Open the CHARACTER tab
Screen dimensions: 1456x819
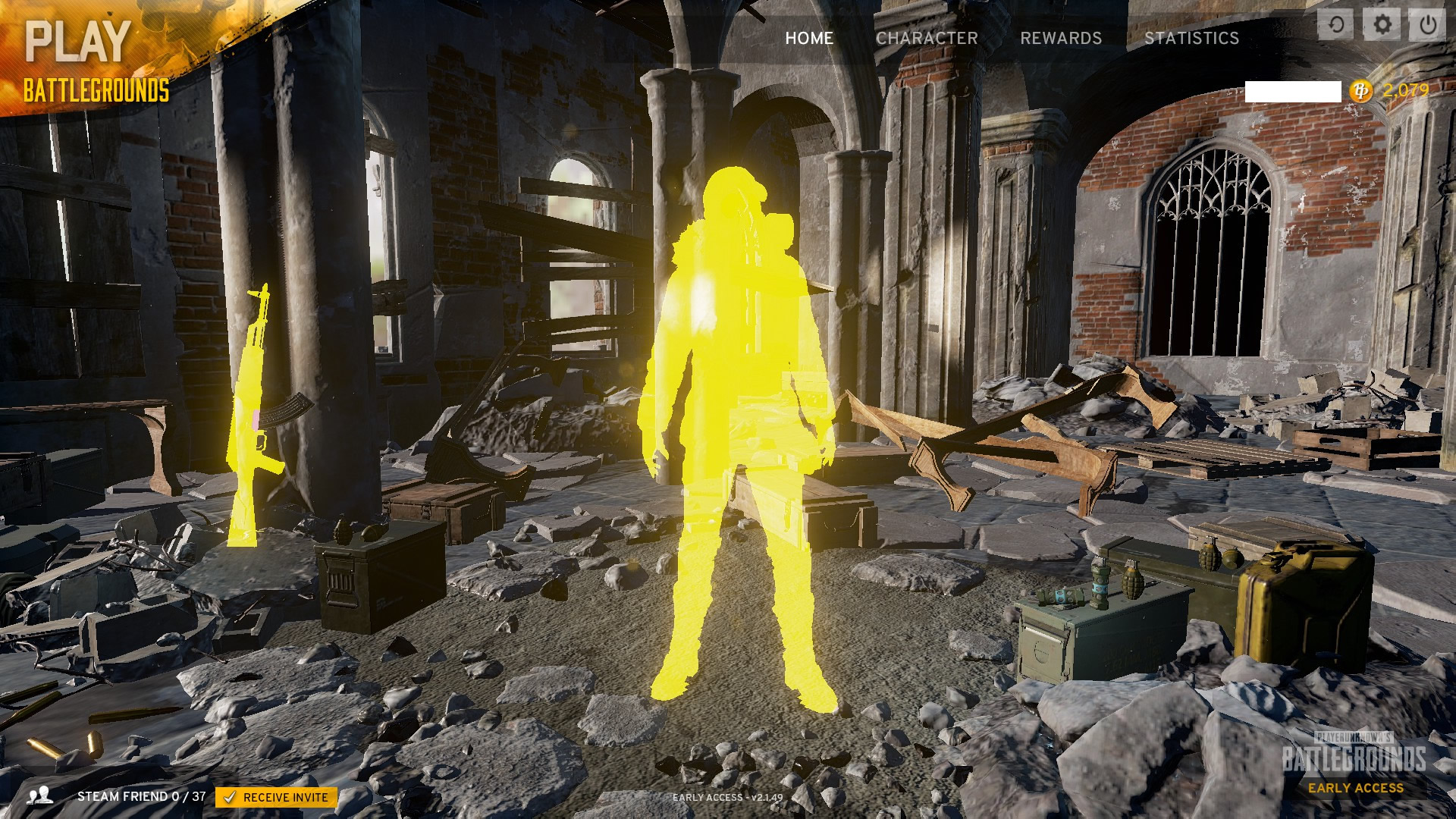coord(927,38)
